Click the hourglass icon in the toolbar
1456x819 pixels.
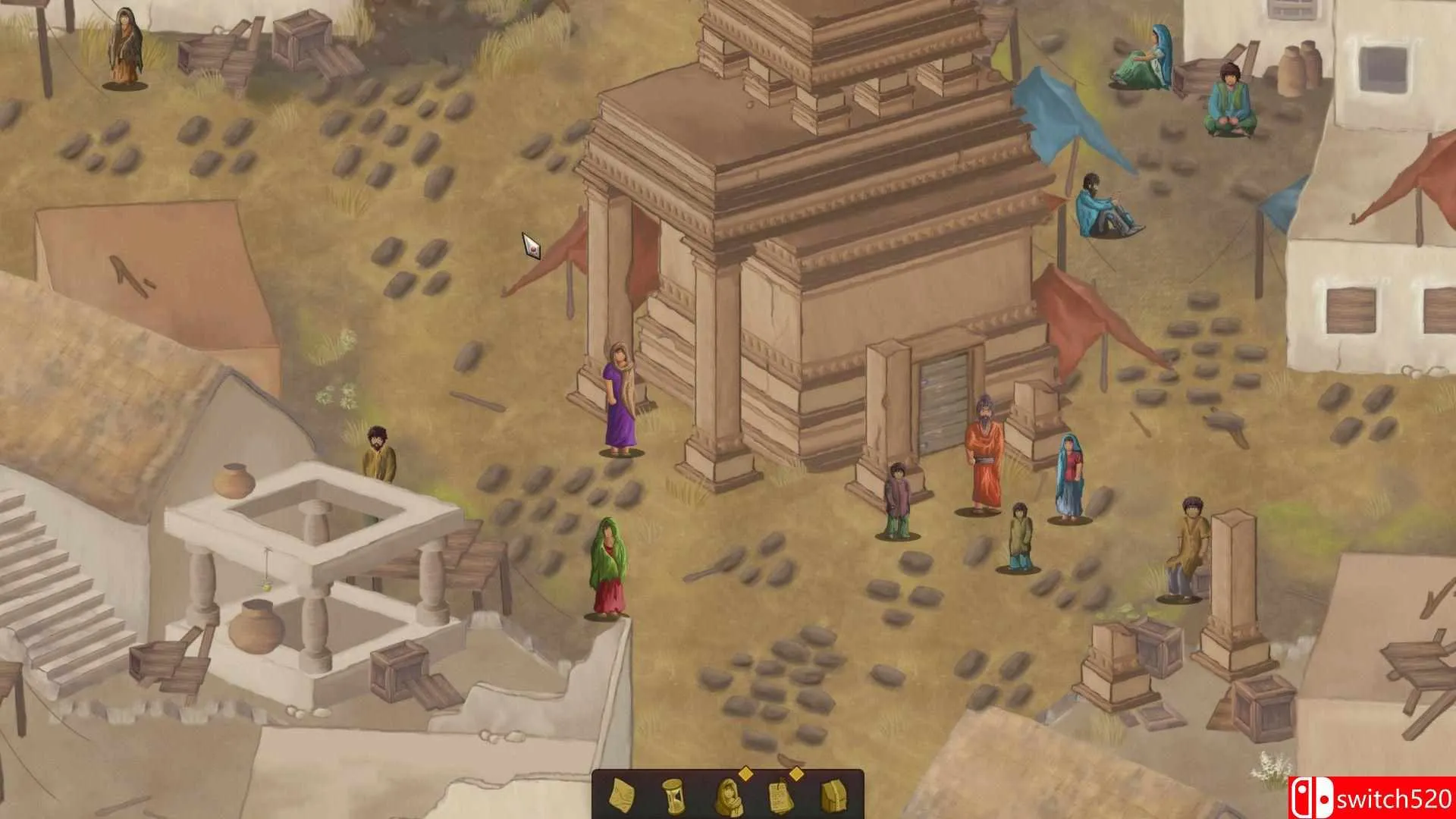coord(673,795)
